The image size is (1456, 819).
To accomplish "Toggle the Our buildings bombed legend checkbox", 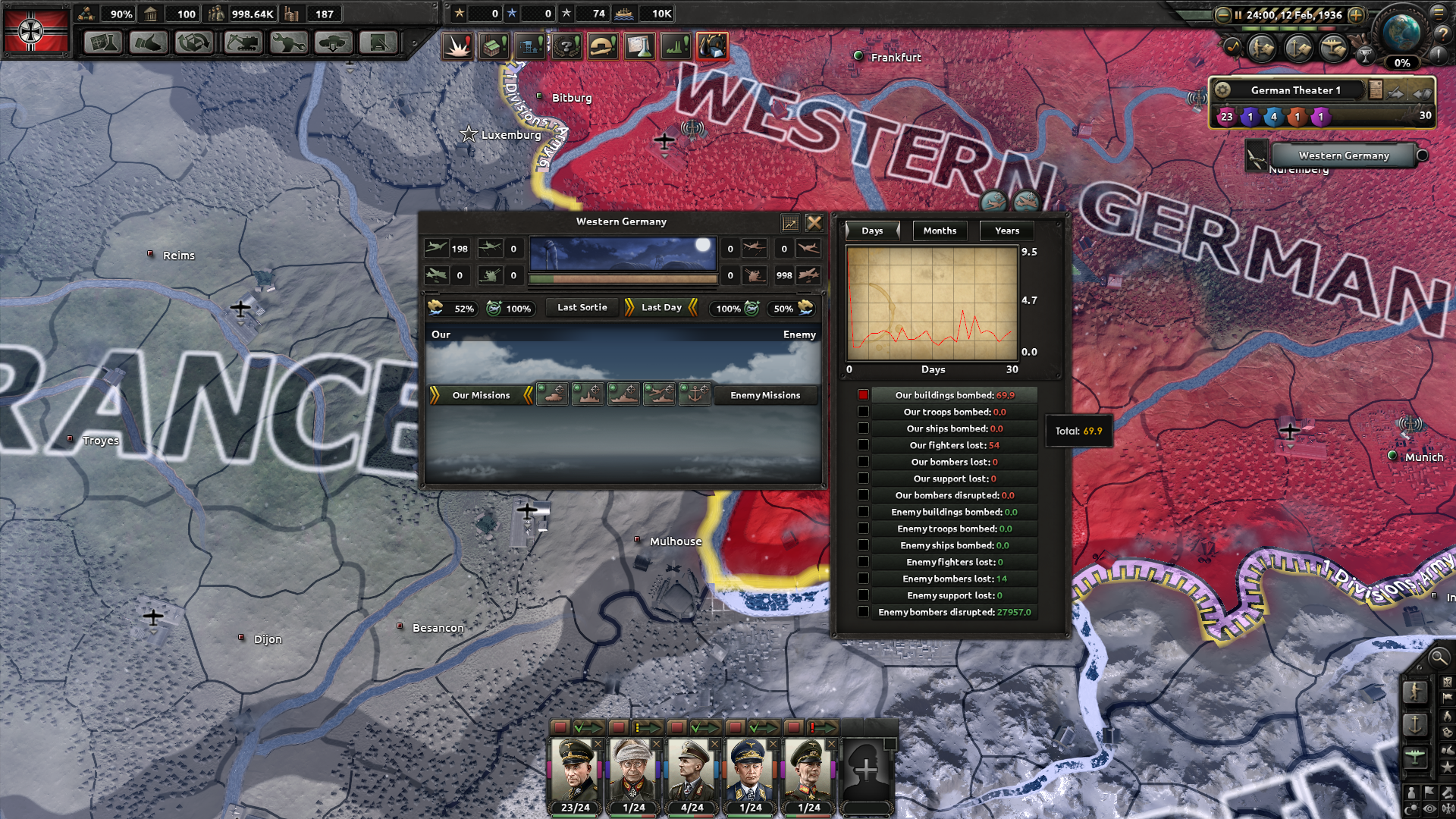I will [864, 394].
